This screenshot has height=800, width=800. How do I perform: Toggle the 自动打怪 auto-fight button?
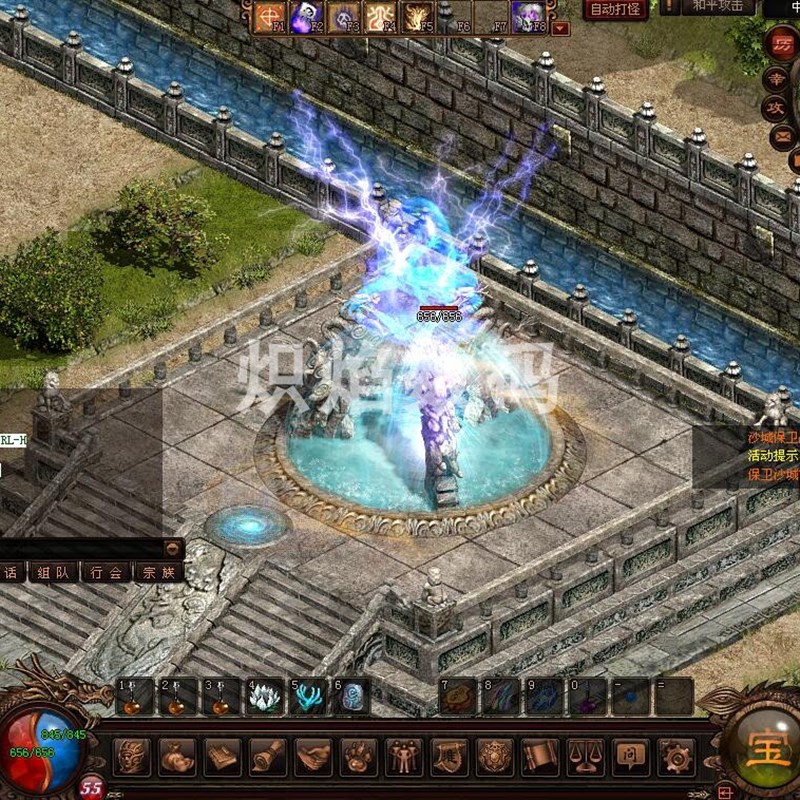pos(612,10)
